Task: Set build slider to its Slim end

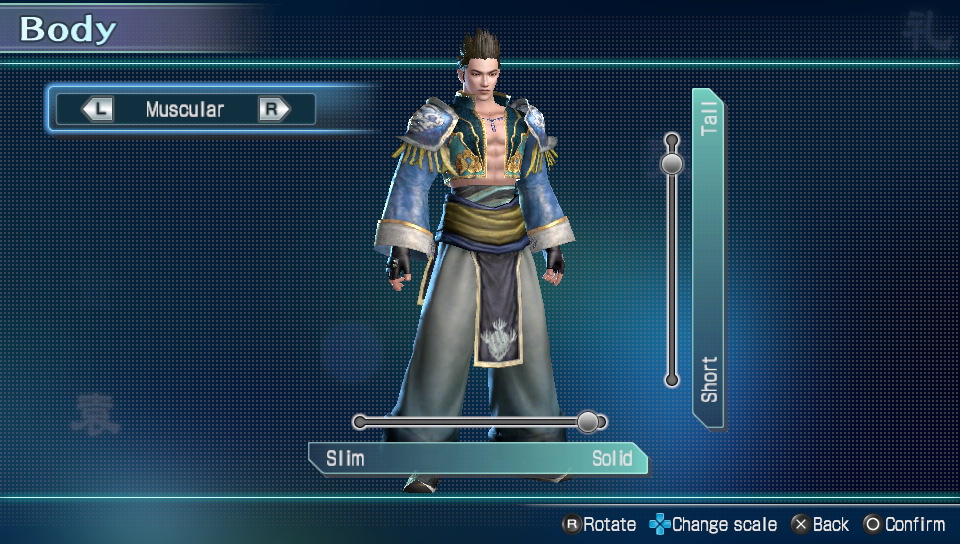Action: coord(360,422)
